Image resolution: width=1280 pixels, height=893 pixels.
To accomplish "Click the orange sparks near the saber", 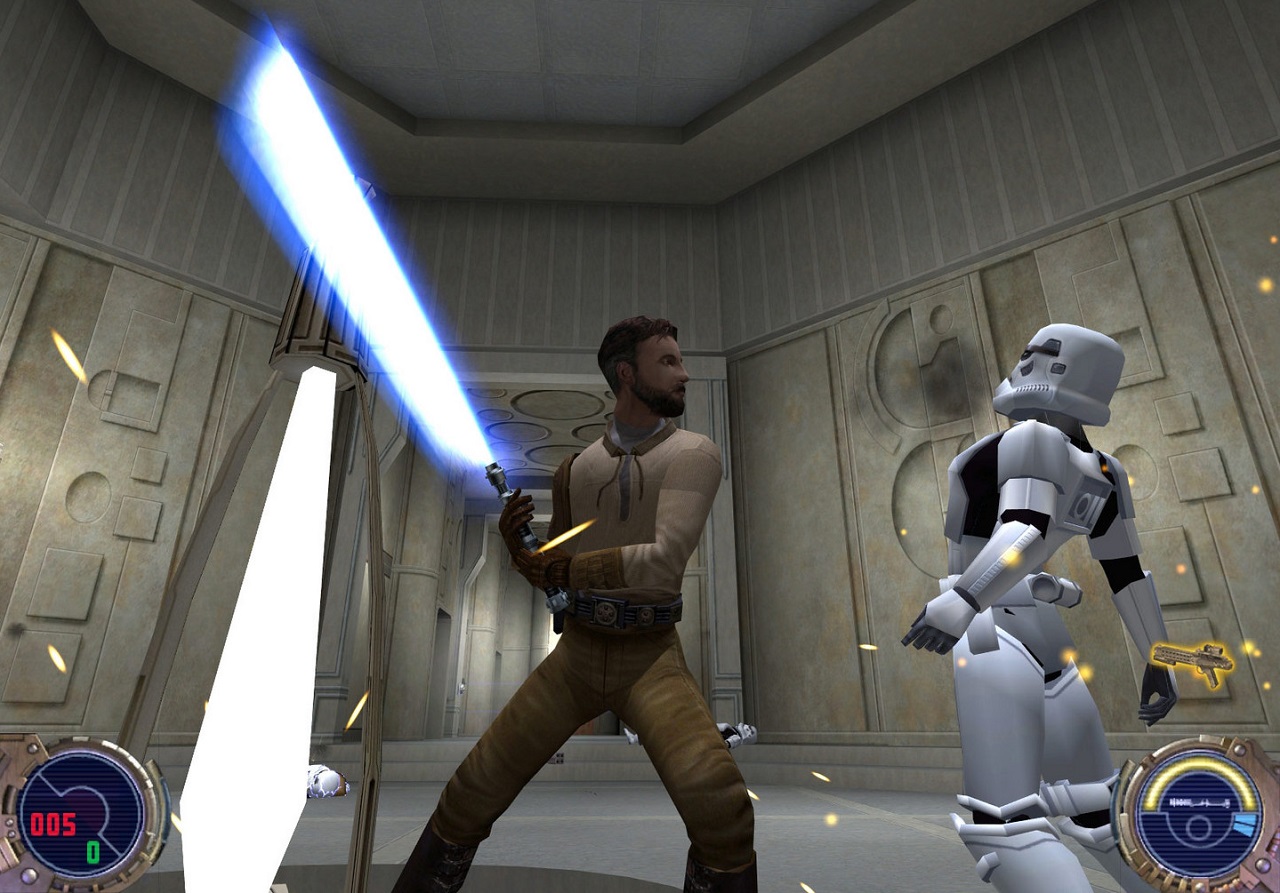I will (x=565, y=535).
